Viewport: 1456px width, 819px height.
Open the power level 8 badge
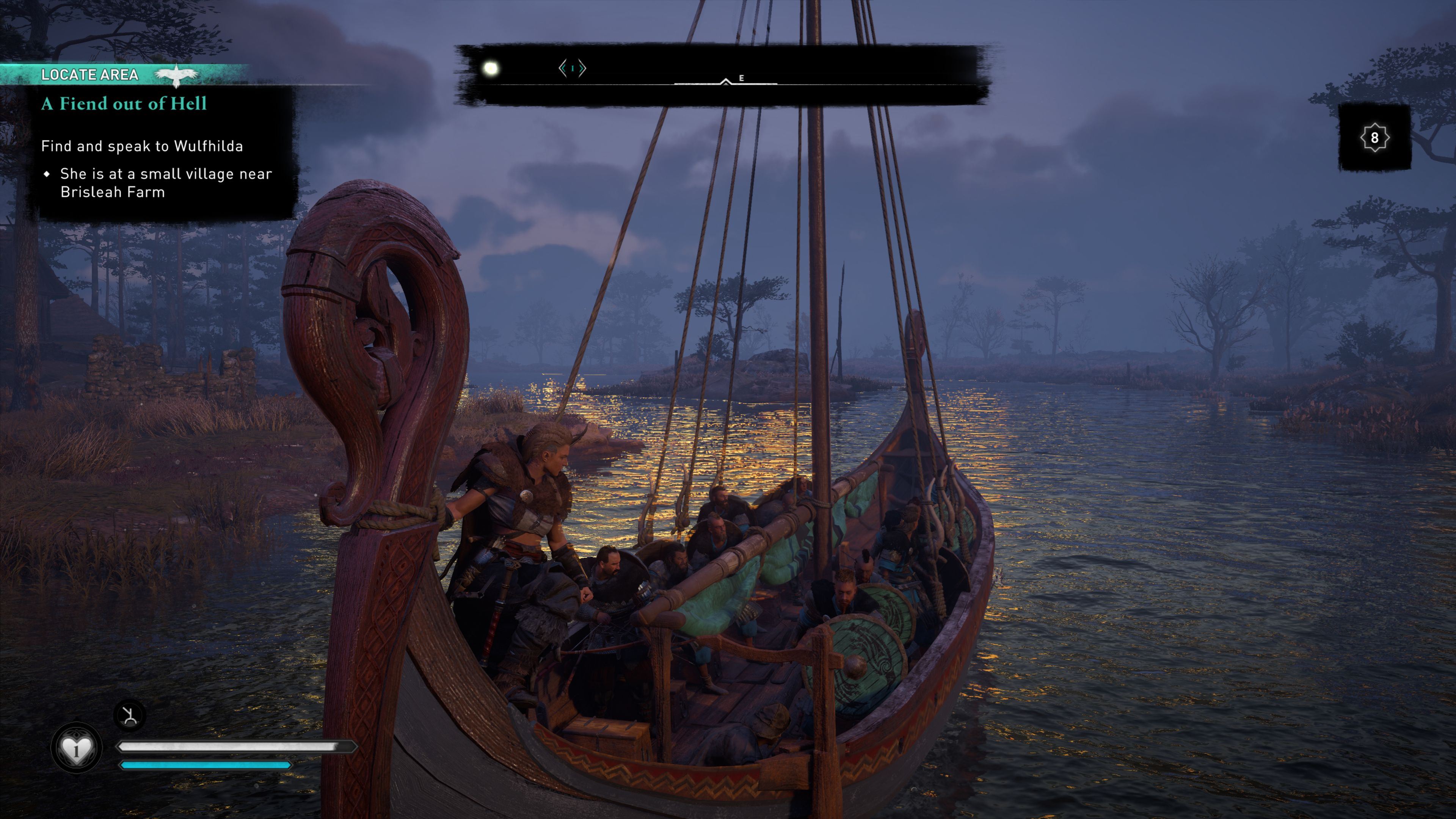pyautogui.click(x=1374, y=137)
